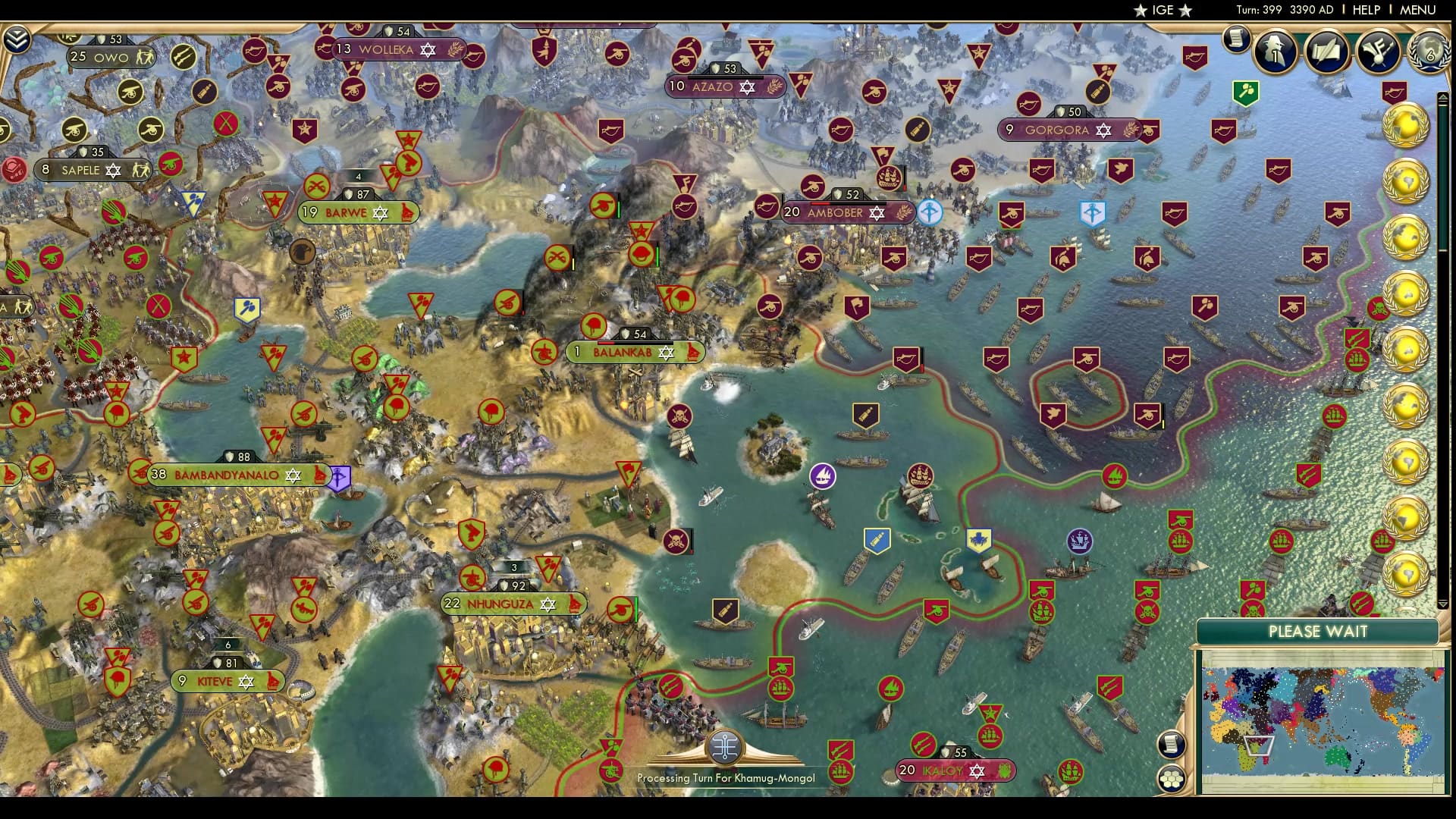
Task: Open the notification log scroll icon
Action: [1236, 39]
